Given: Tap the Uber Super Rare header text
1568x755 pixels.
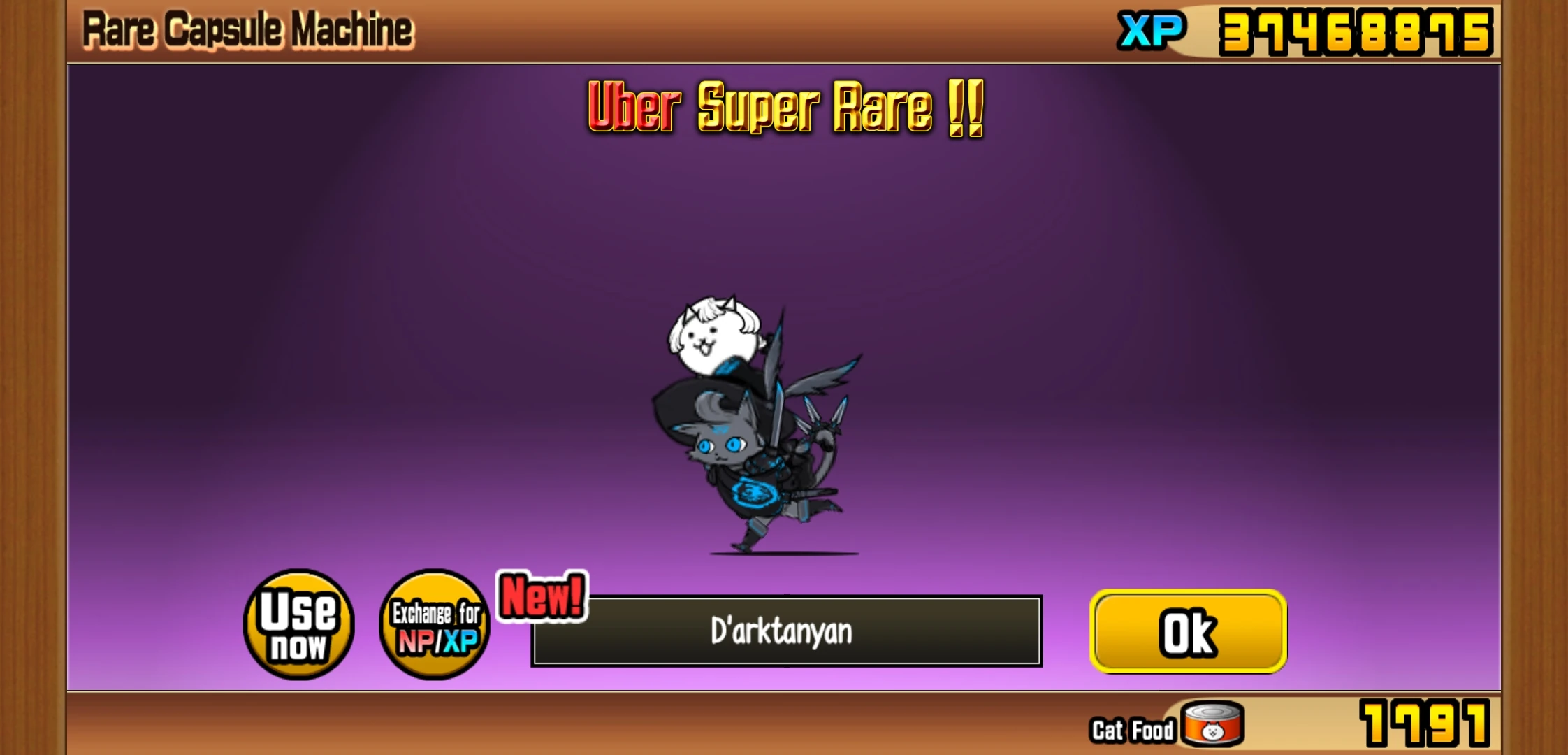Looking at the screenshot, I should click(x=783, y=108).
